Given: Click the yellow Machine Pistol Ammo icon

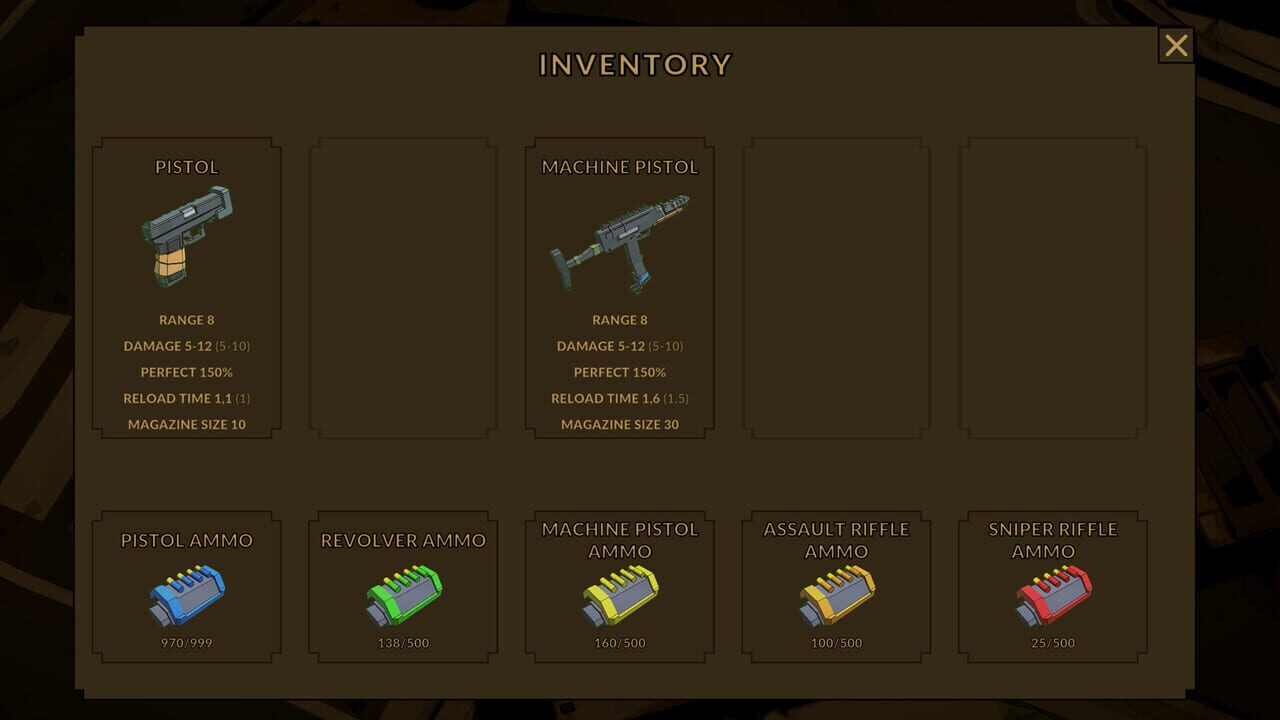Looking at the screenshot, I should pos(620,597).
